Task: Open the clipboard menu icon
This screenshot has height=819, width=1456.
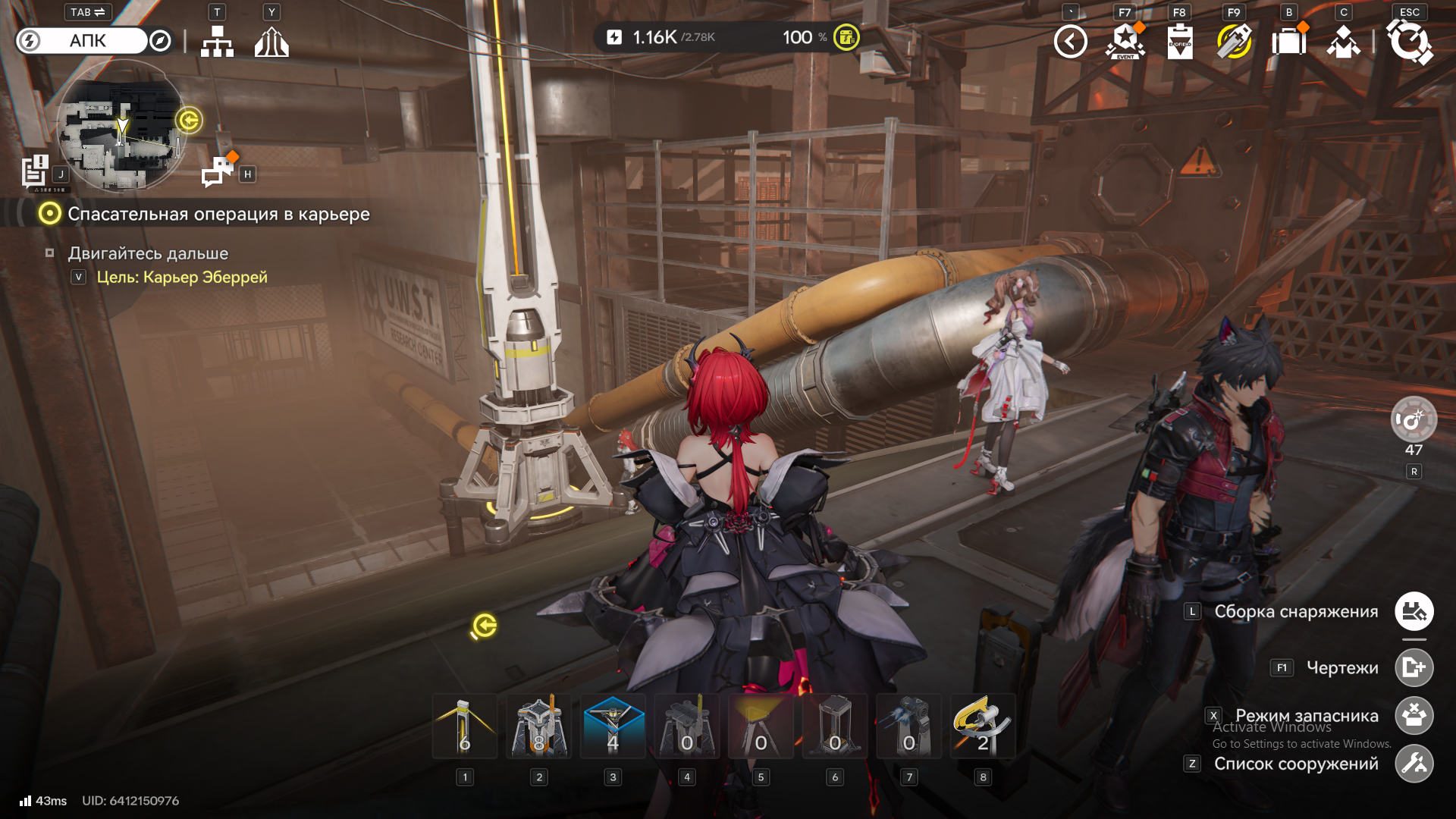Action: tap(1179, 42)
